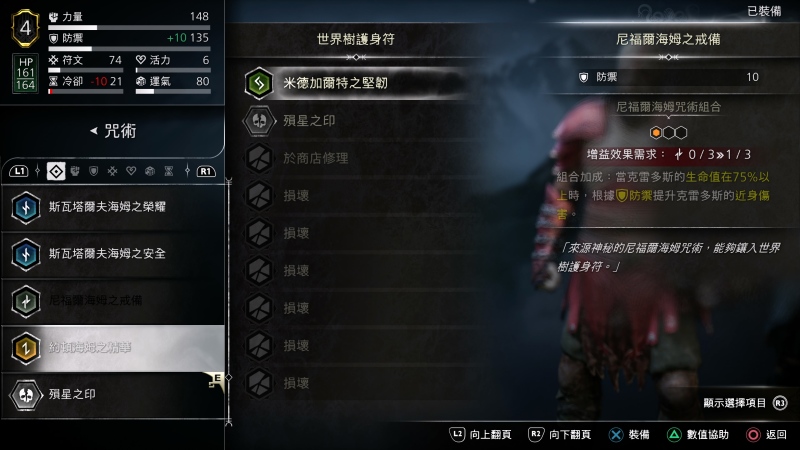800x450 pixels.
Task: Select 殞星之印 in the enchantment list
Action: tap(112, 393)
